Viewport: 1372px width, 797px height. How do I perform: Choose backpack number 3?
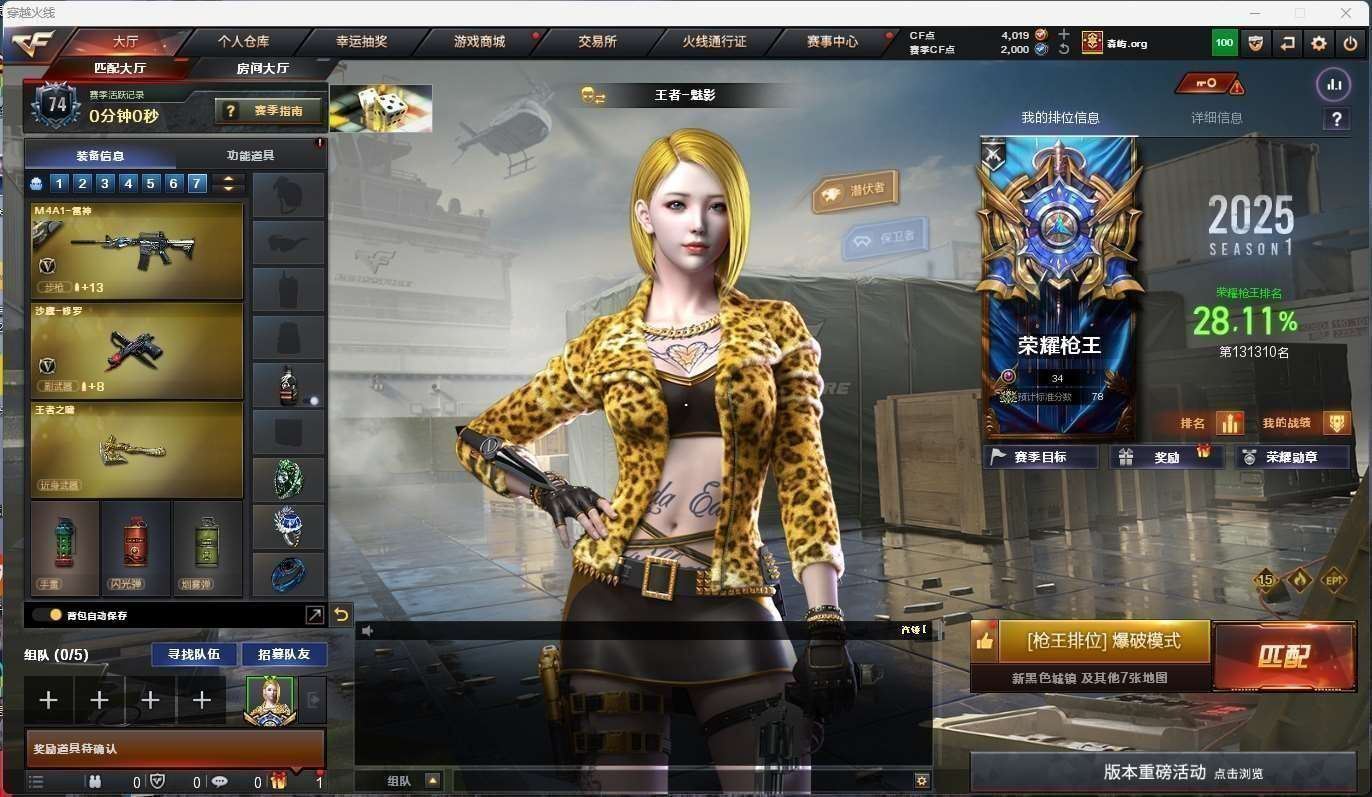[105, 183]
